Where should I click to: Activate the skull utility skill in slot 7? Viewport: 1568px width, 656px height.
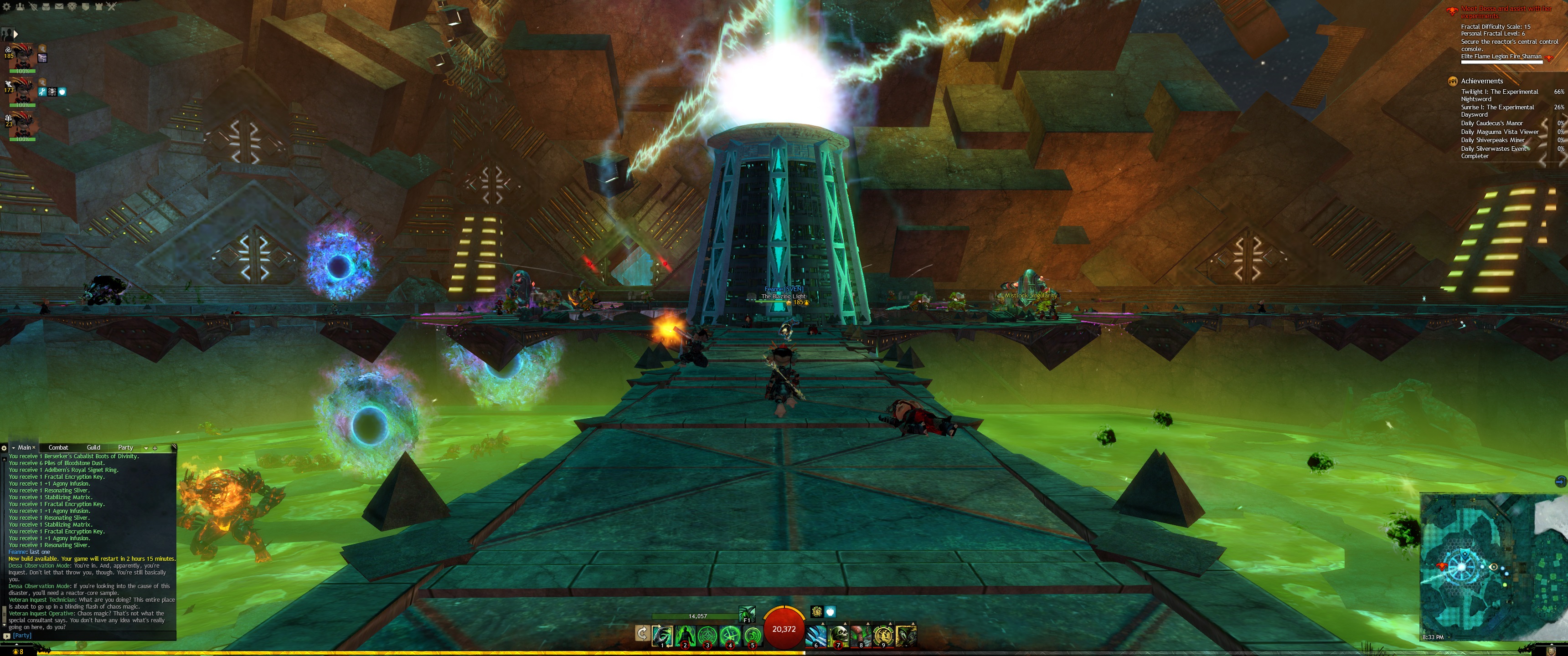tap(839, 635)
